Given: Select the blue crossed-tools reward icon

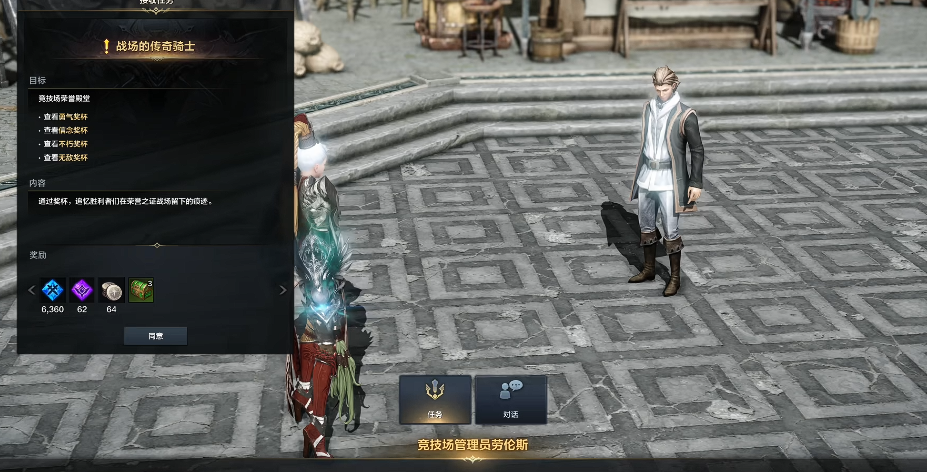Looking at the screenshot, I should pyautogui.click(x=52, y=290).
